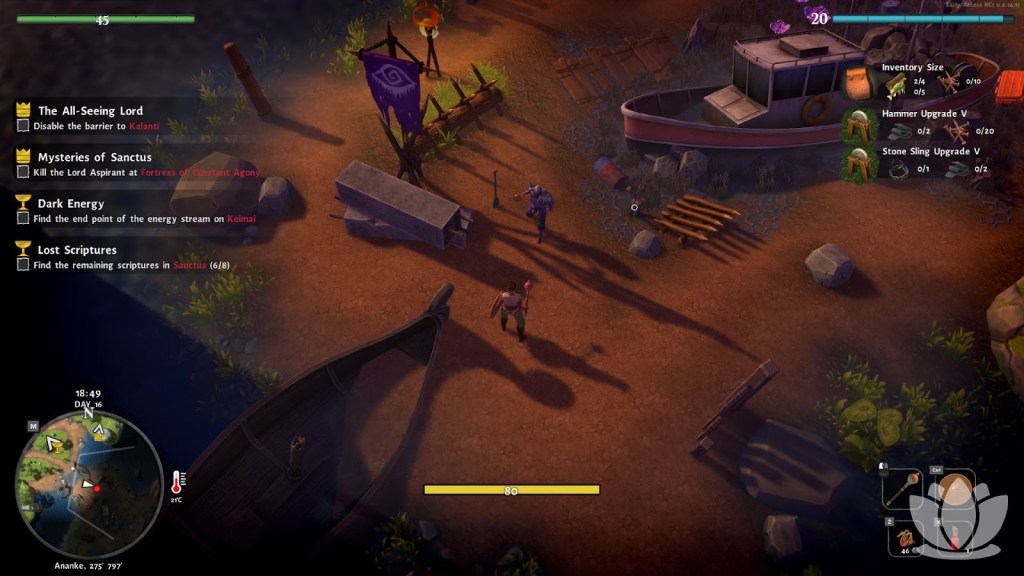Select The All-Seeing Lord quest entry

[90, 111]
